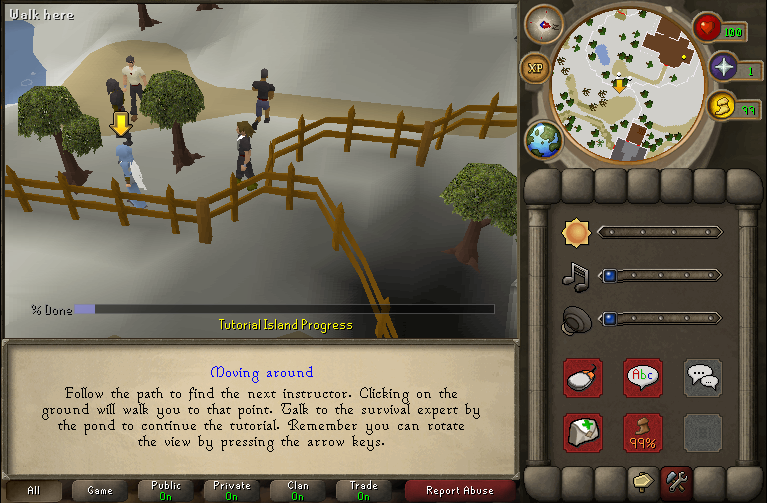Adjust the music volume slider
This screenshot has width=767, height=503.
point(659,275)
